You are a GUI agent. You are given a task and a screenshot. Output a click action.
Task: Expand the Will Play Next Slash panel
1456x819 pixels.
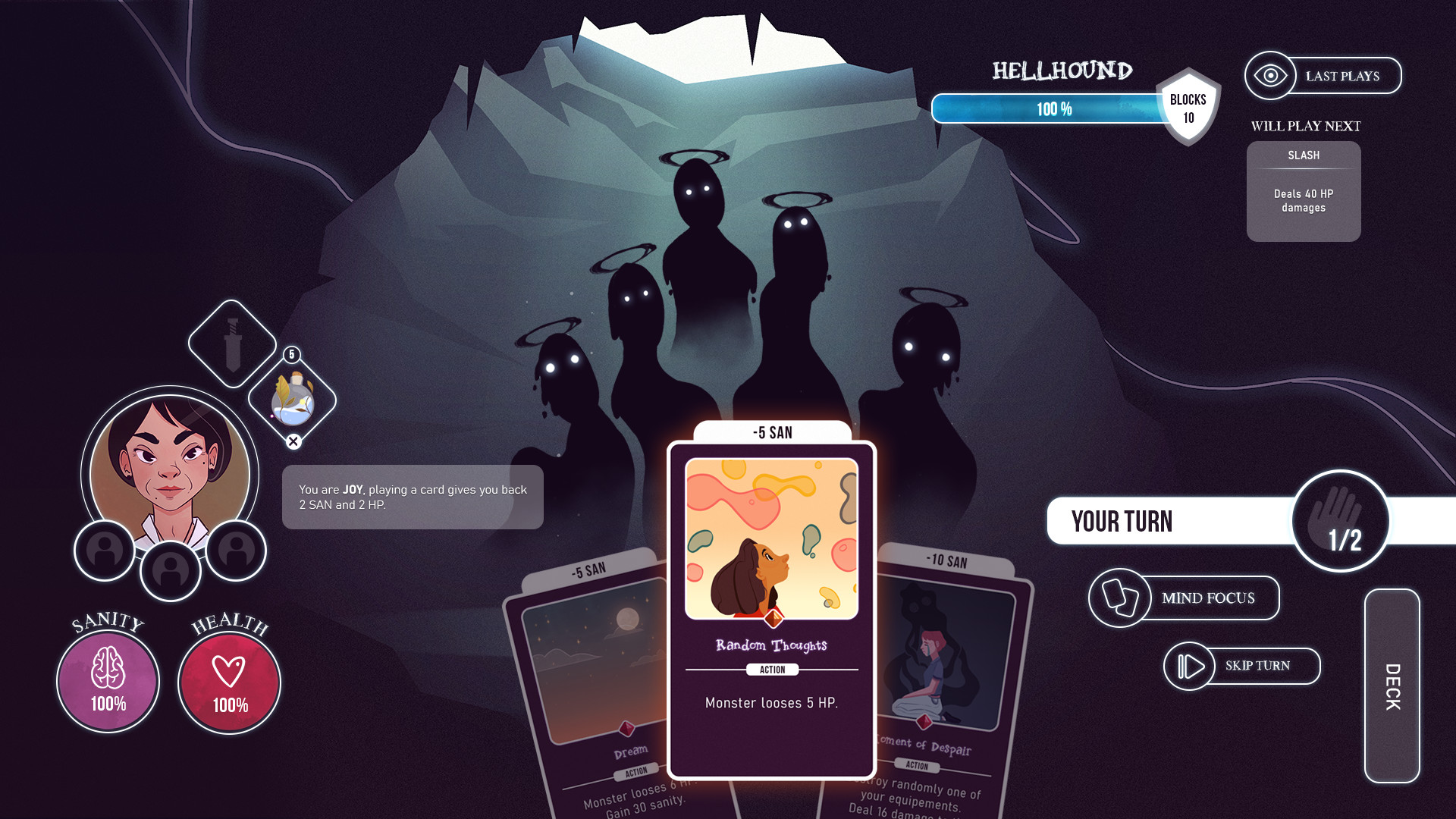pos(1303,191)
